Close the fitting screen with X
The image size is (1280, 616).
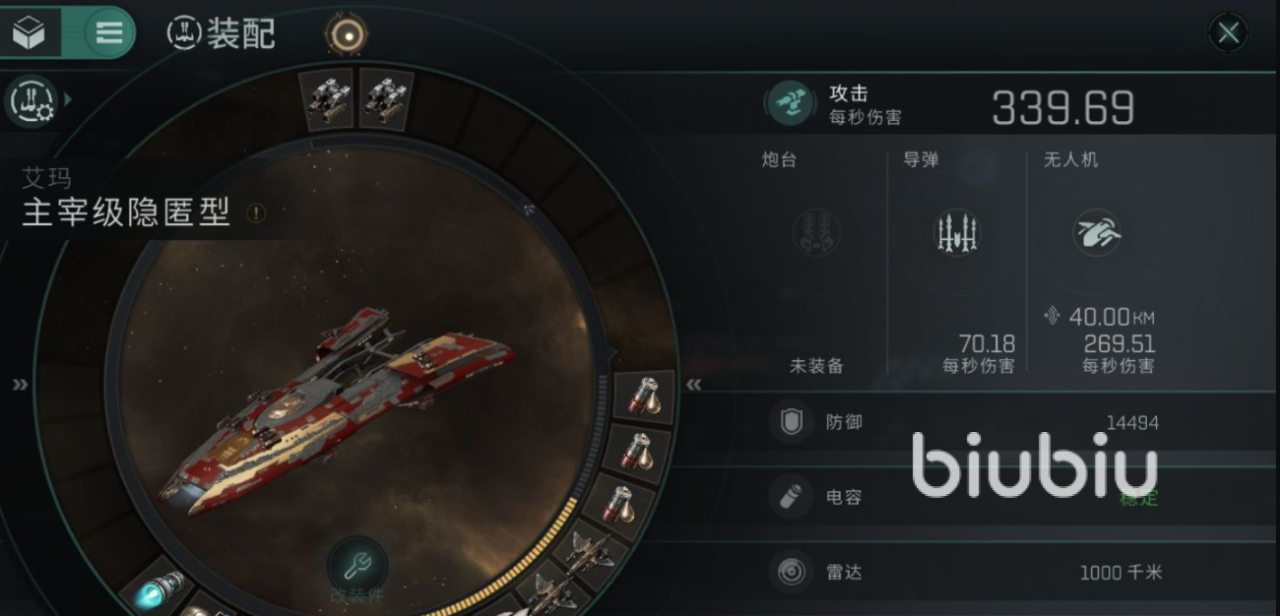[x=1228, y=33]
